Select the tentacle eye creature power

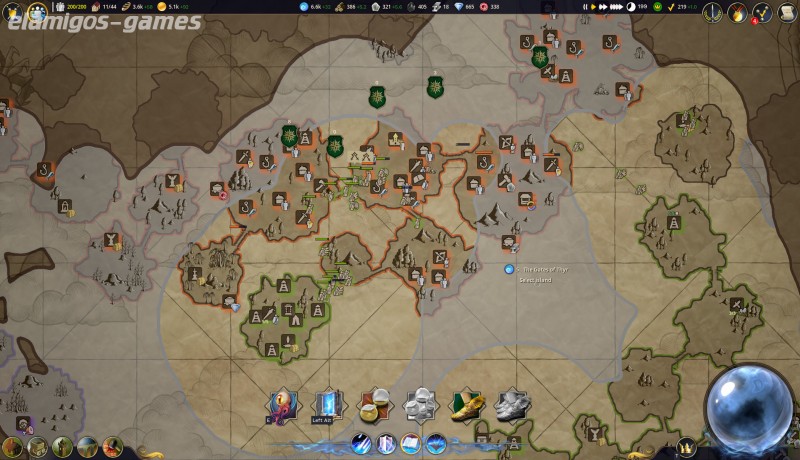coord(283,406)
